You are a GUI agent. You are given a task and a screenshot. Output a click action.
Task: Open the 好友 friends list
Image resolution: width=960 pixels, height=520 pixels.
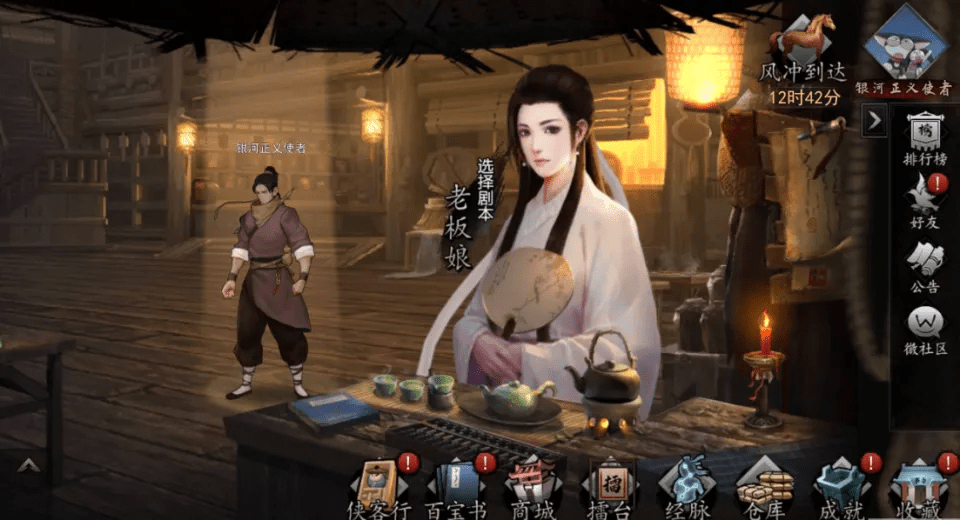924,201
